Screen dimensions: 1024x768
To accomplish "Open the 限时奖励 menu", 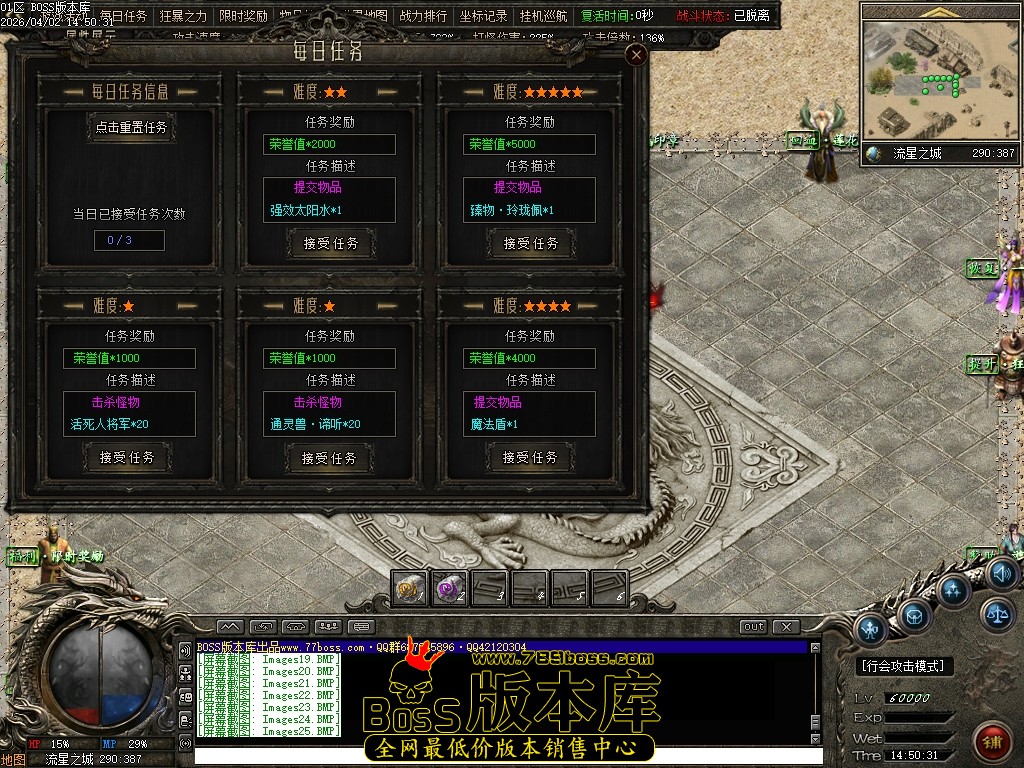I will [x=243, y=16].
